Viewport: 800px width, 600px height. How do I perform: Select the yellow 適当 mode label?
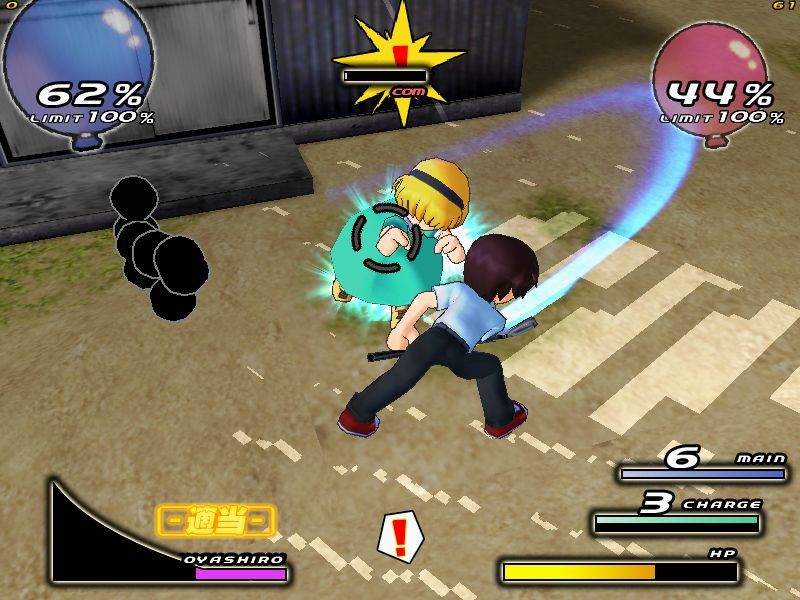click(x=216, y=520)
